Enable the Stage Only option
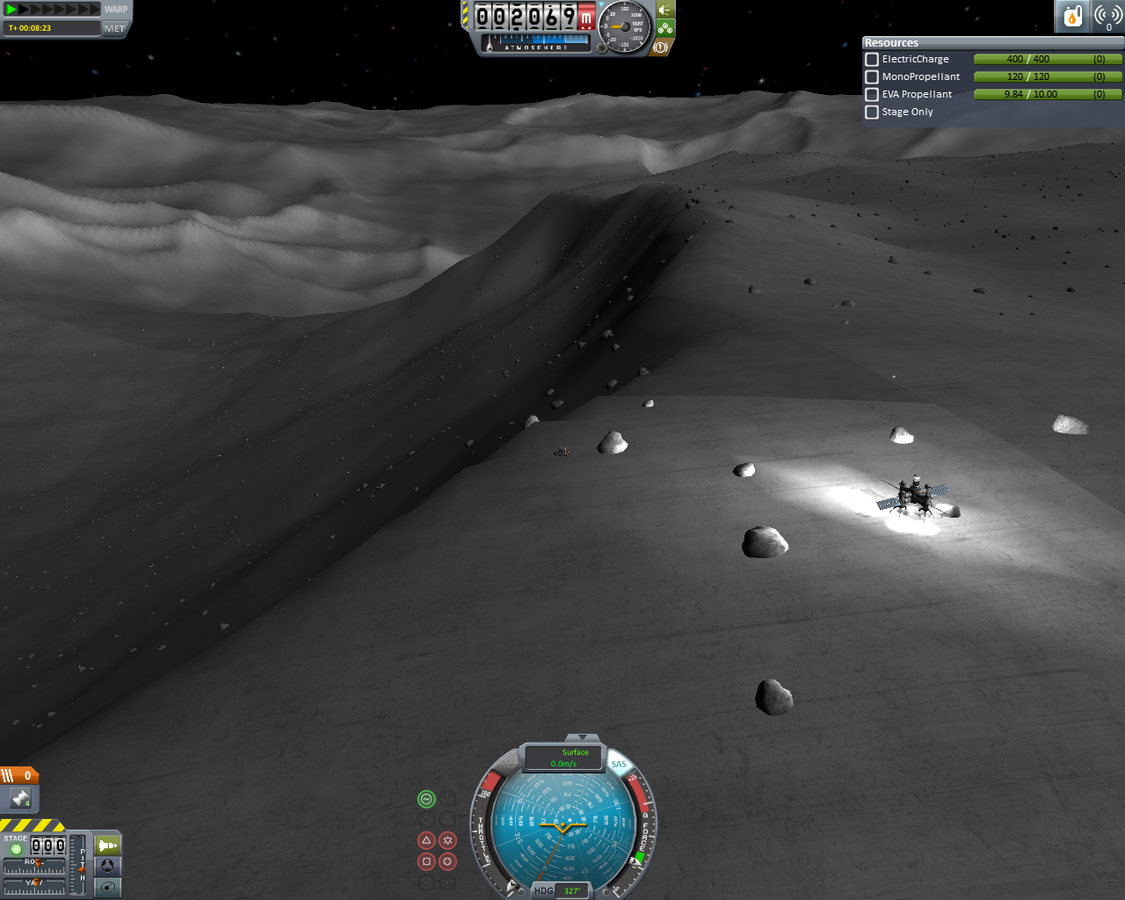 coord(872,112)
